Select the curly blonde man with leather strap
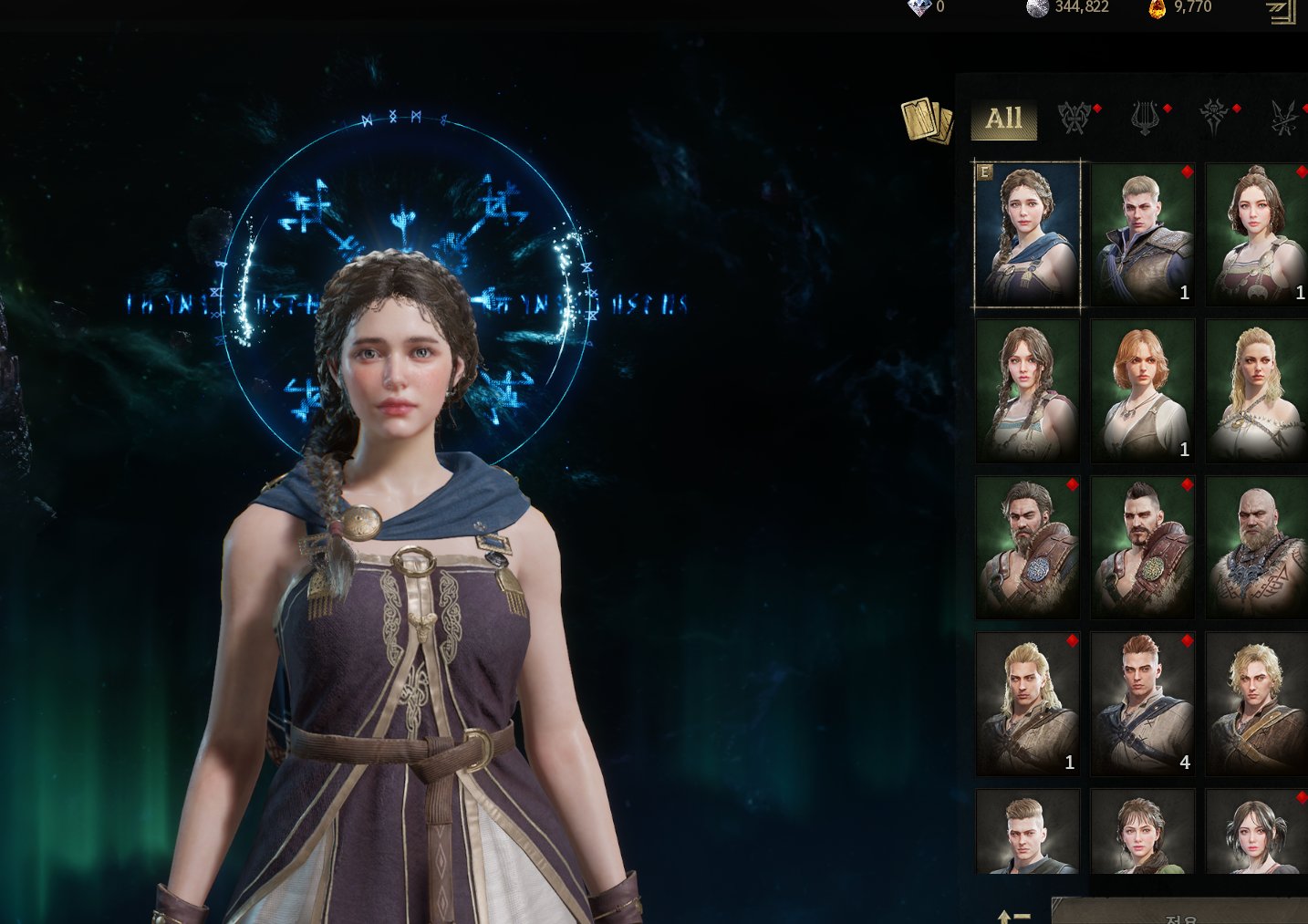Viewport: 1308px width, 924px height. [1257, 703]
